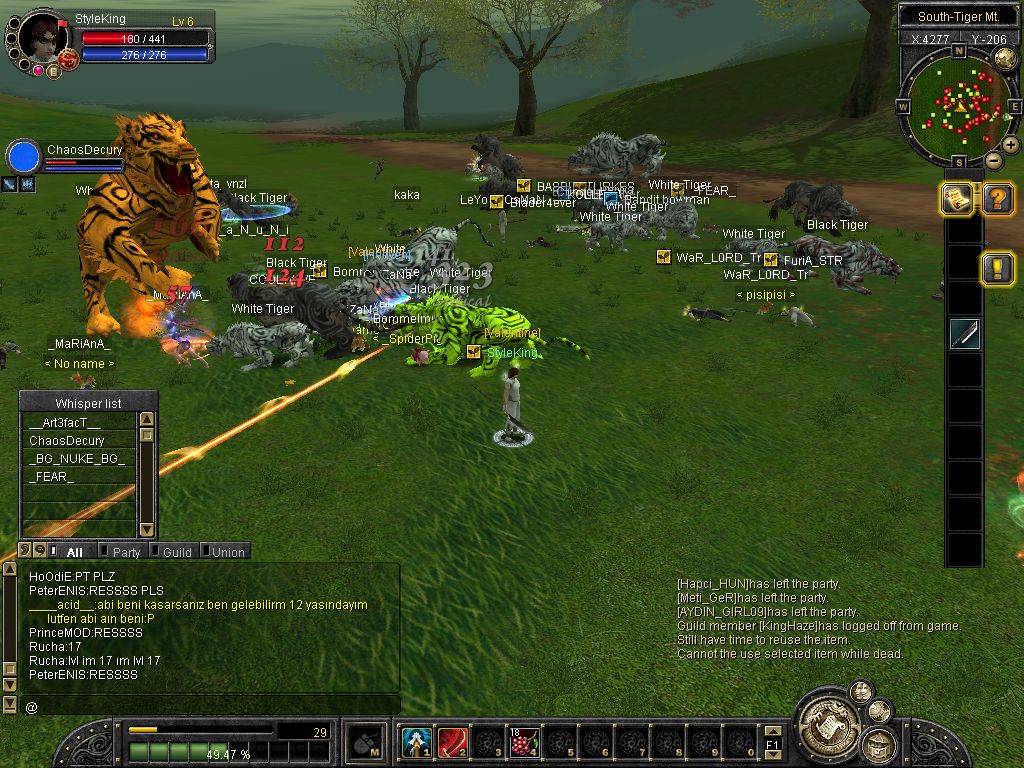Zoom out the minimap with minus button

click(993, 160)
